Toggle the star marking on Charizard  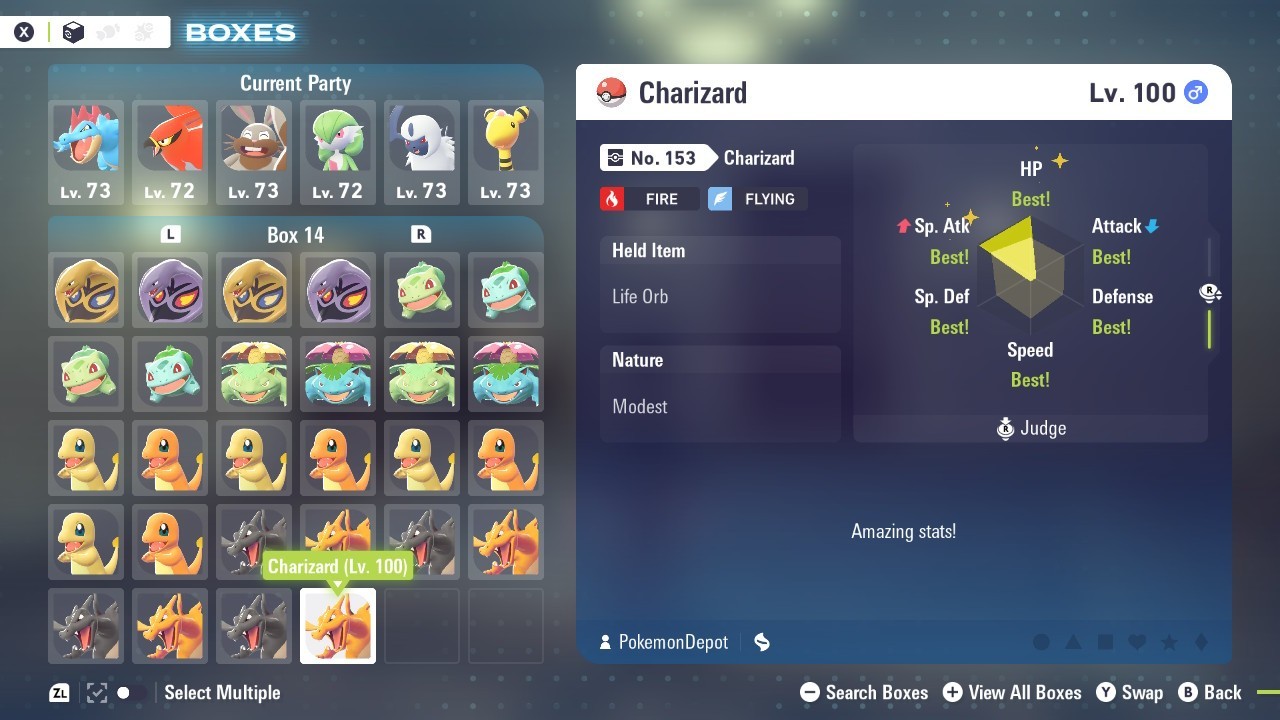(1169, 642)
